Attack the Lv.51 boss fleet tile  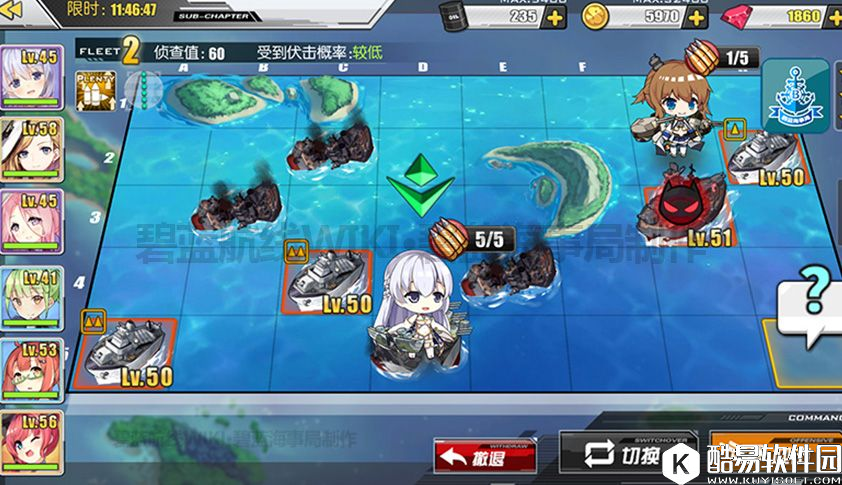[x=690, y=205]
